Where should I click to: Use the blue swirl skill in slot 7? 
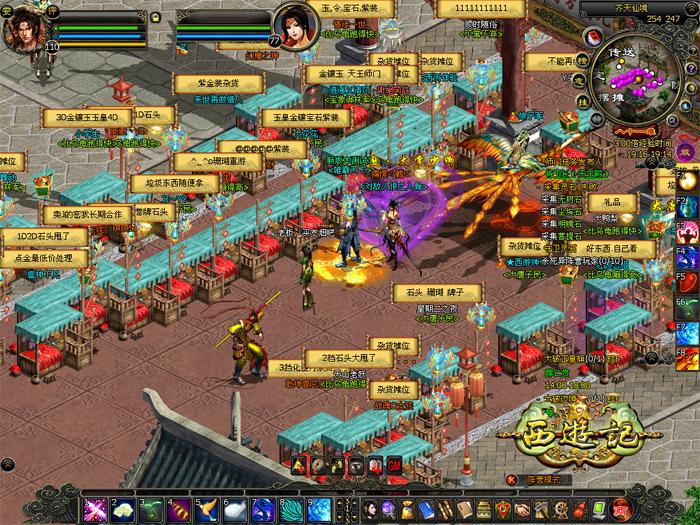pos(261,510)
